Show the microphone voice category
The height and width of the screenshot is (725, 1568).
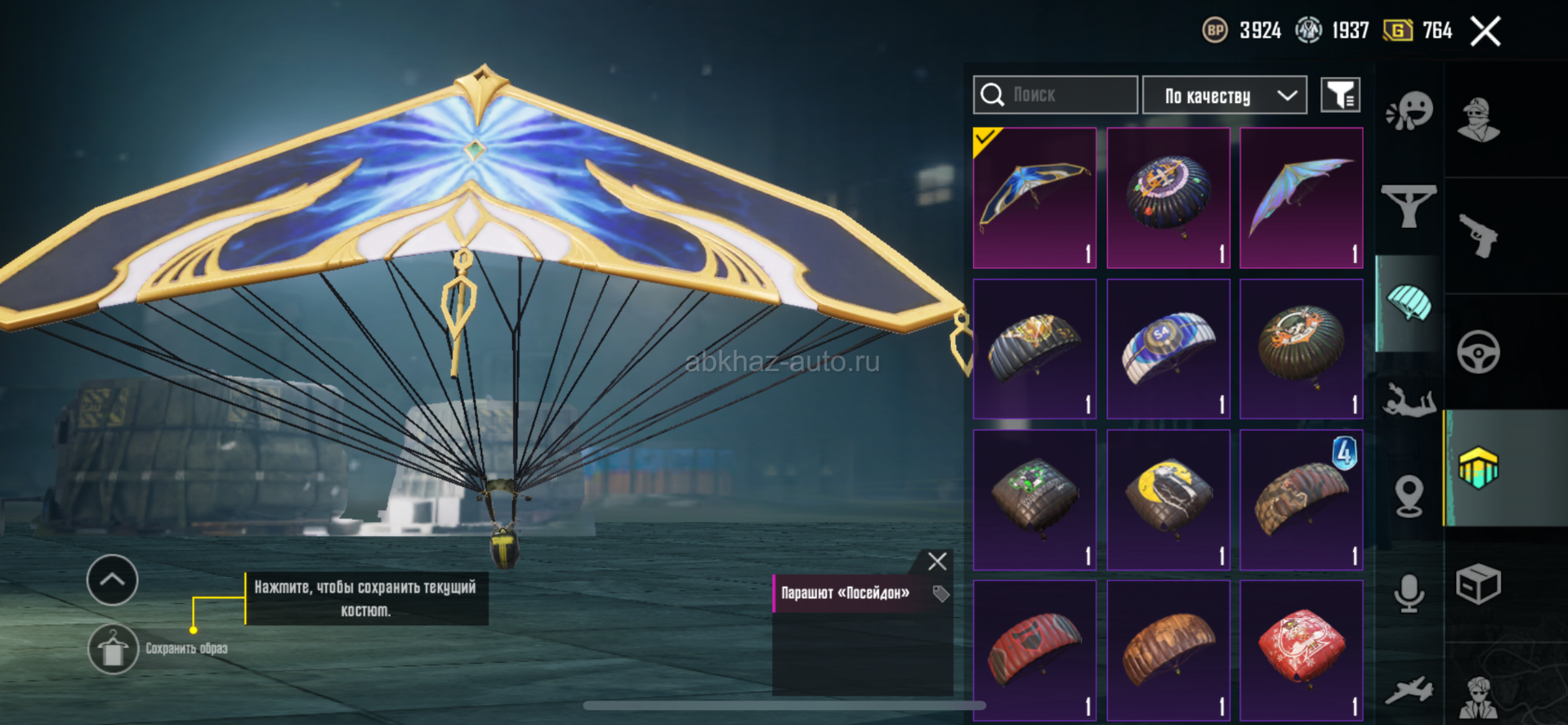tap(1409, 593)
